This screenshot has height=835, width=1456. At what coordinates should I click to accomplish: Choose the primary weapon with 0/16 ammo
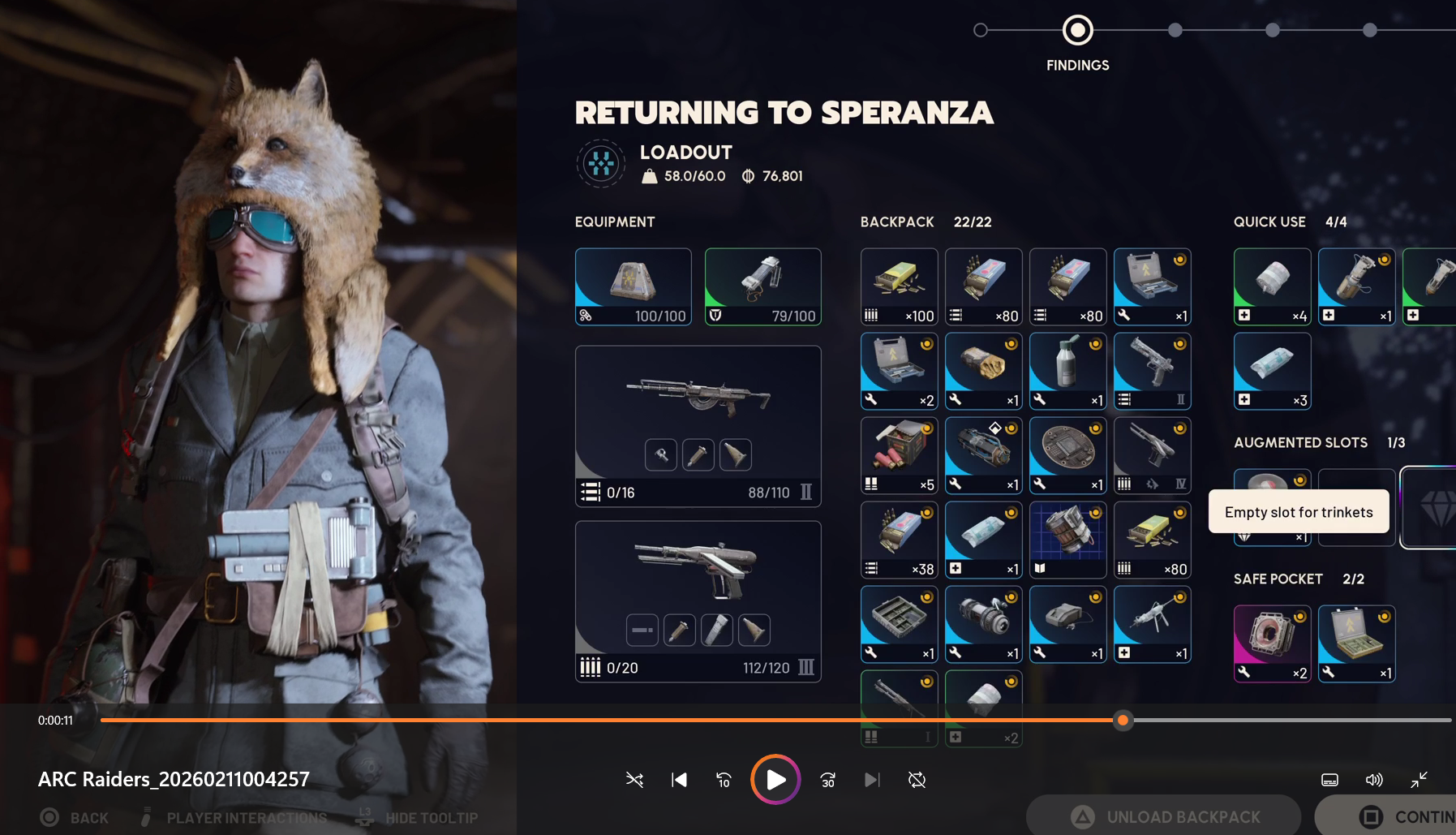coord(698,426)
